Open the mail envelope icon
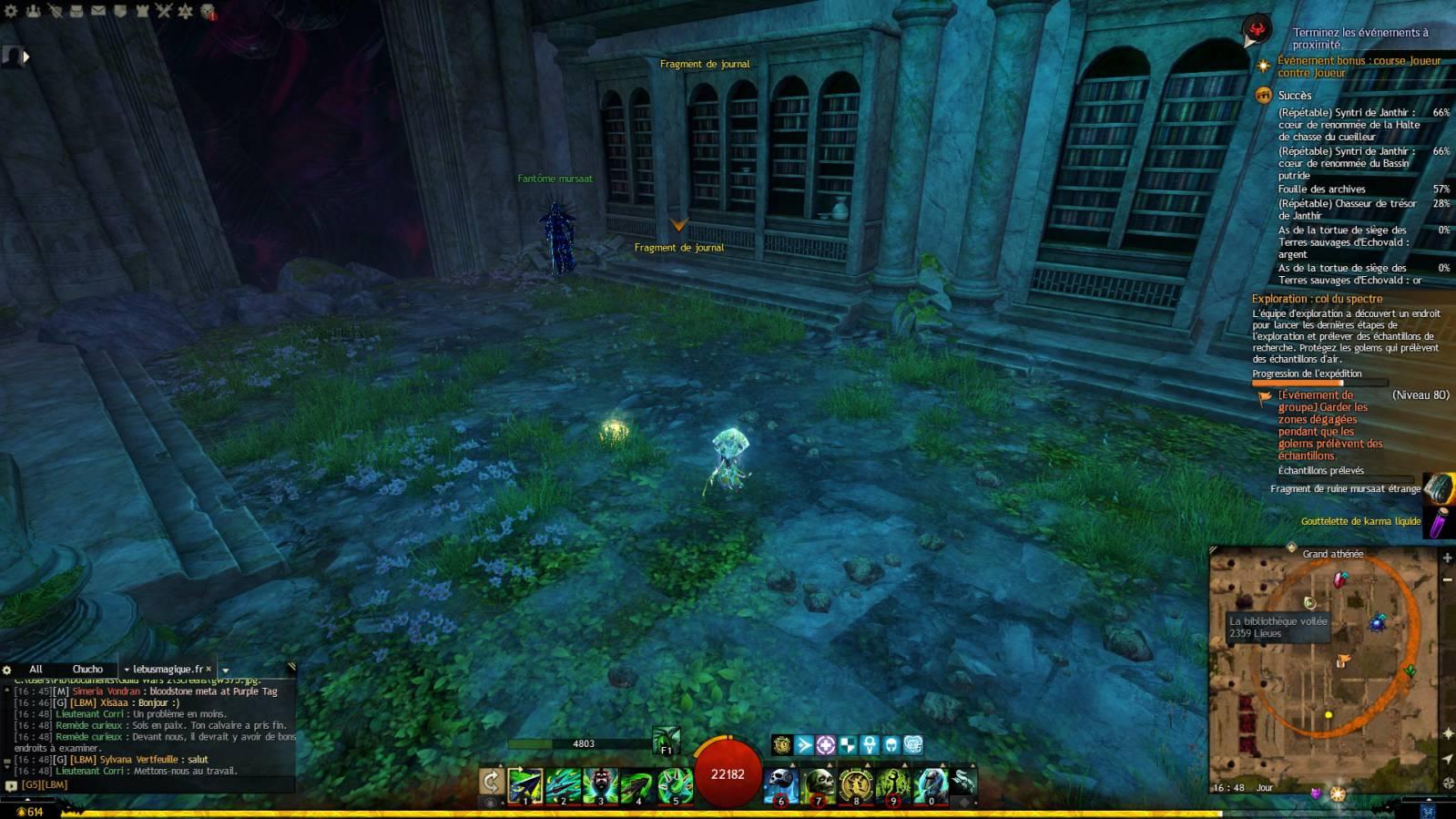 tap(97, 11)
